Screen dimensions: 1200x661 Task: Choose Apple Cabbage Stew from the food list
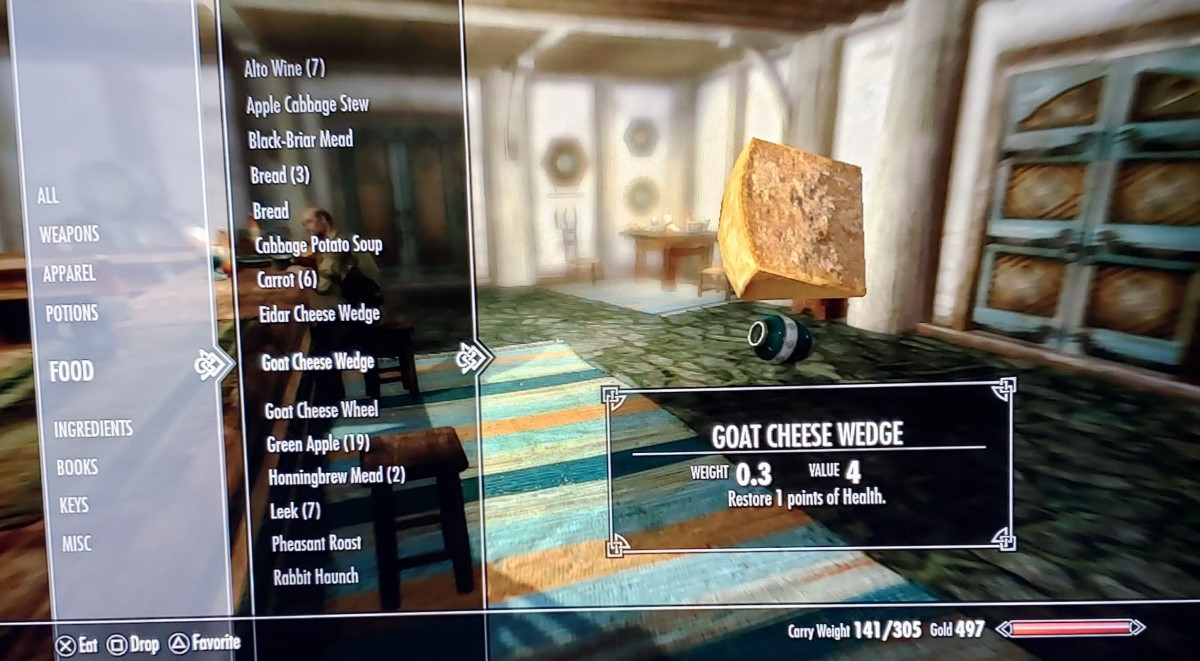coord(307,104)
